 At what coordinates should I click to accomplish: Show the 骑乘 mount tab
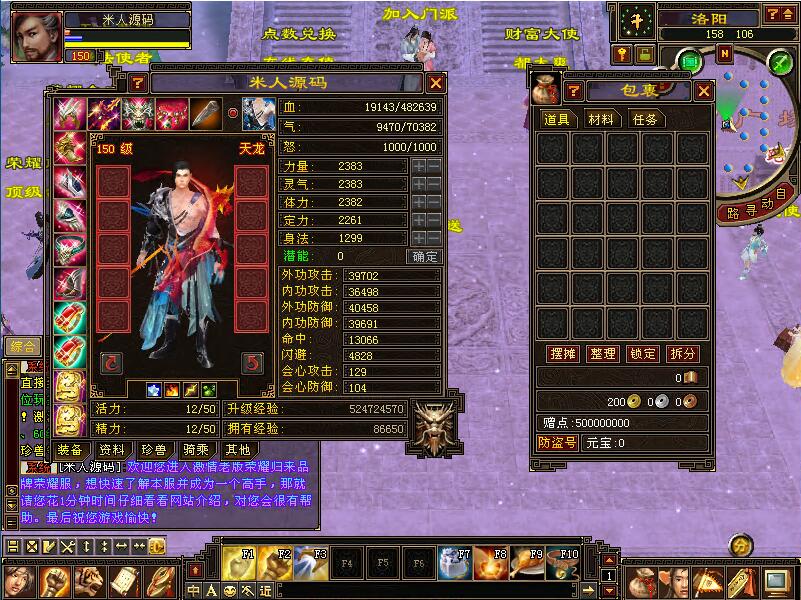pos(196,450)
